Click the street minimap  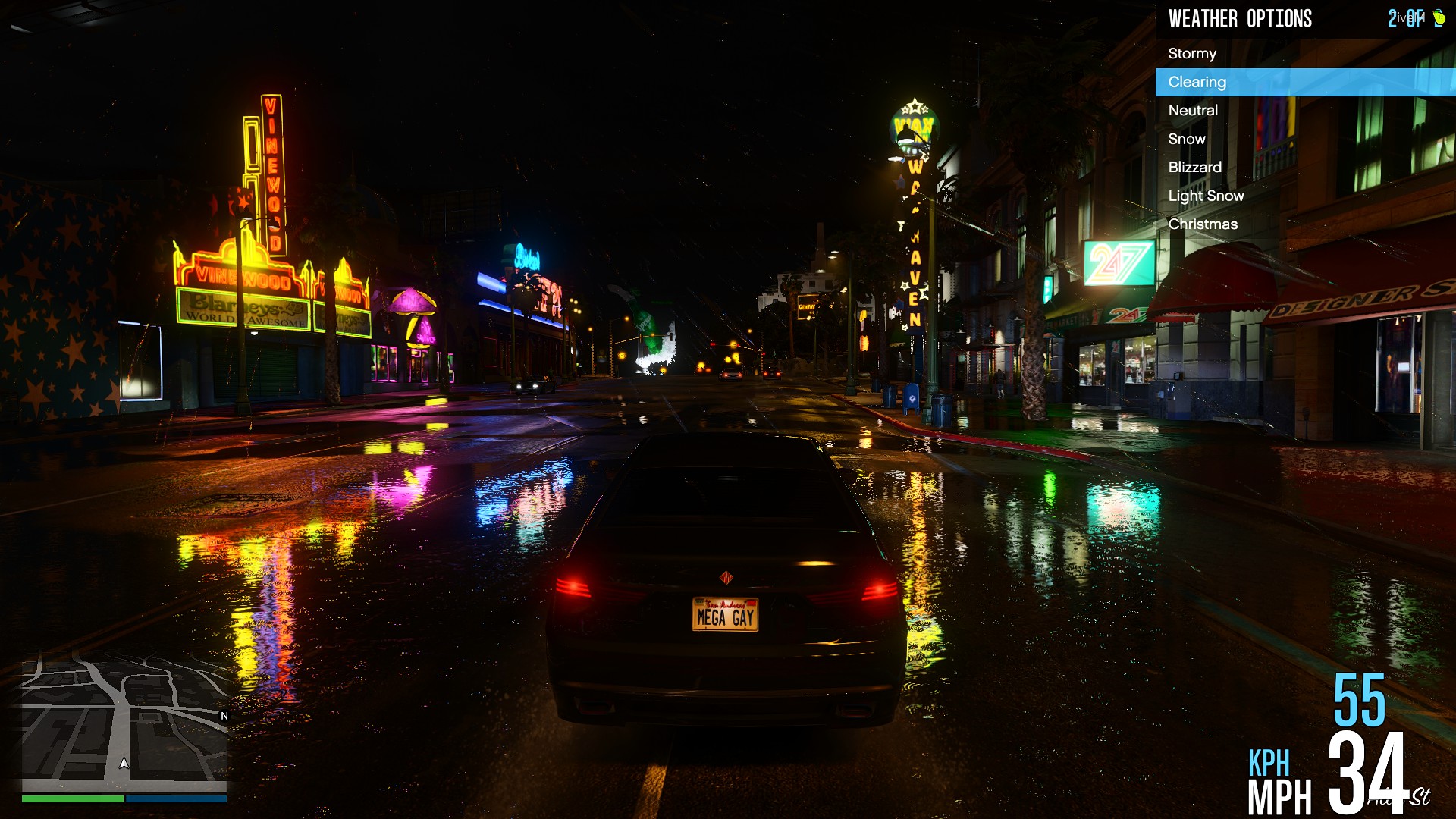[x=124, y=720]
